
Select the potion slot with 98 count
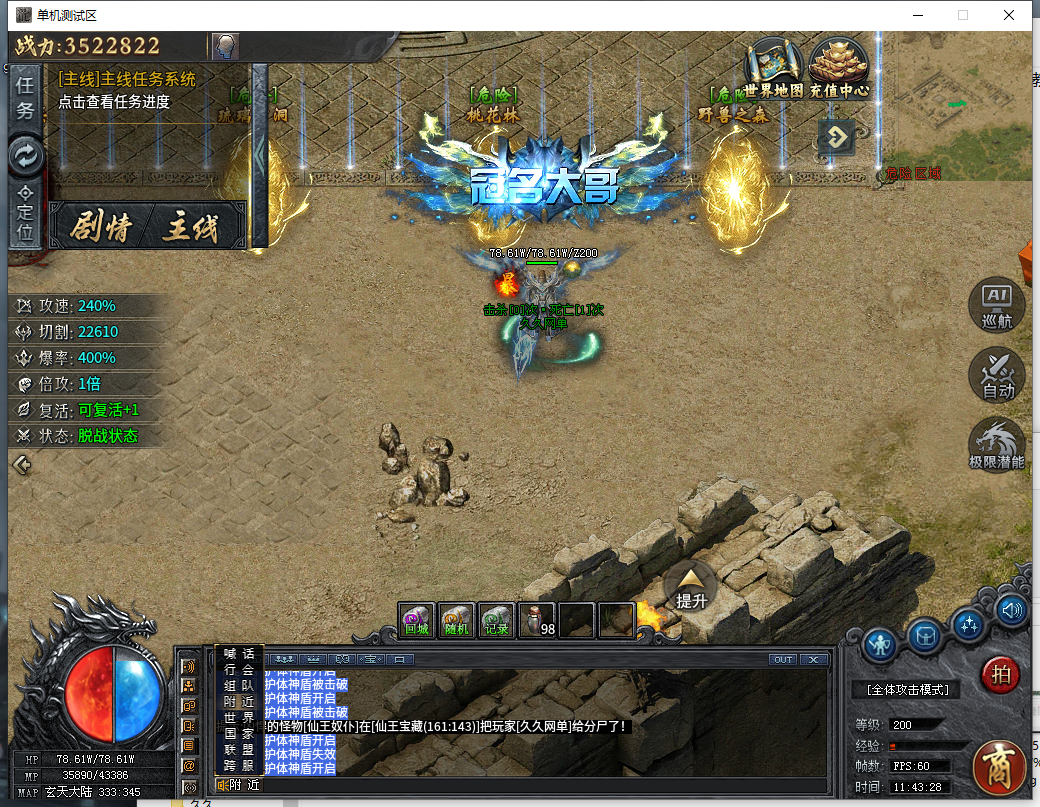pyautogui.click(x=537, y=620)
